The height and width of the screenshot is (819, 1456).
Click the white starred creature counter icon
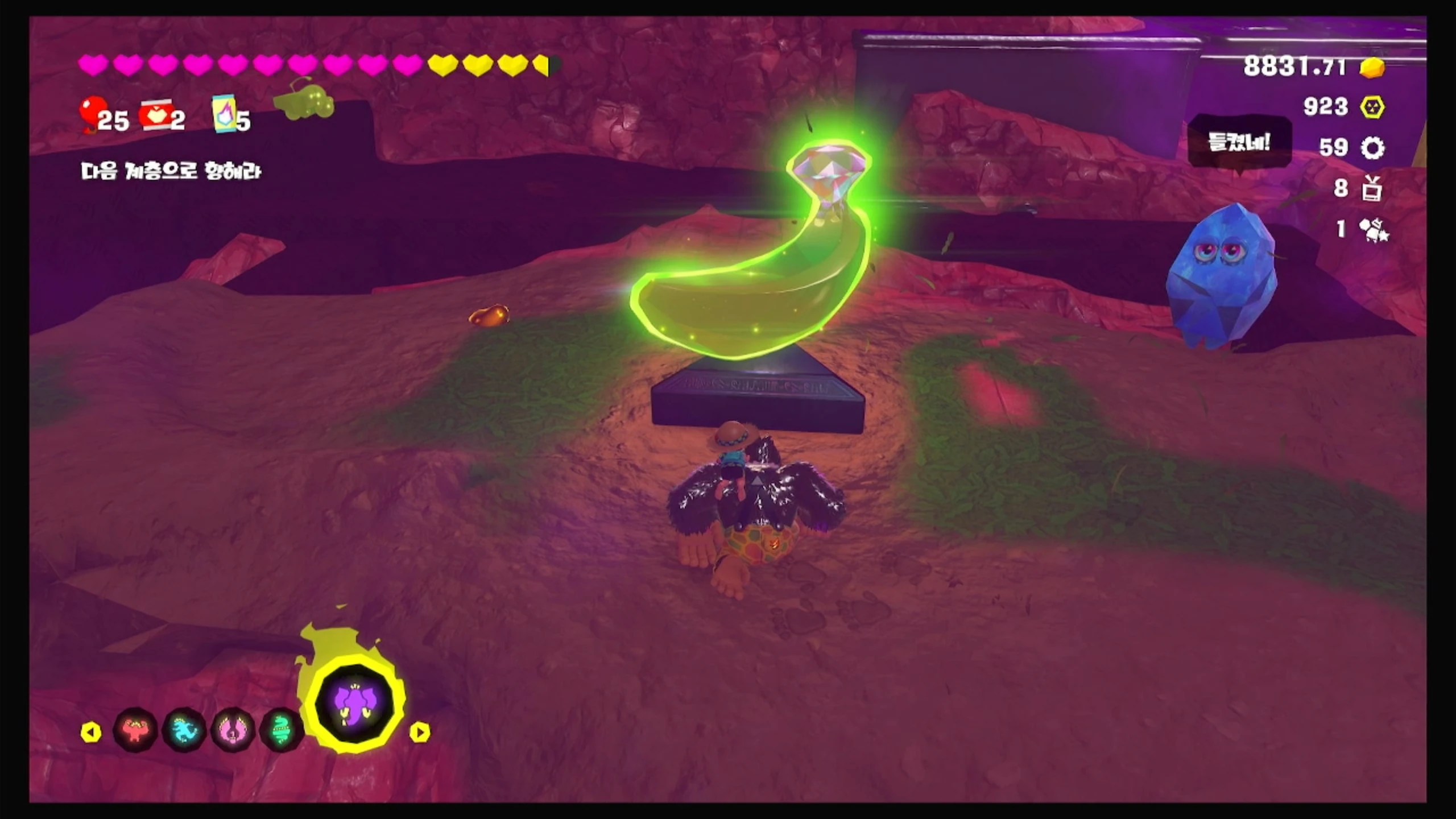(x=1374, y=230)
